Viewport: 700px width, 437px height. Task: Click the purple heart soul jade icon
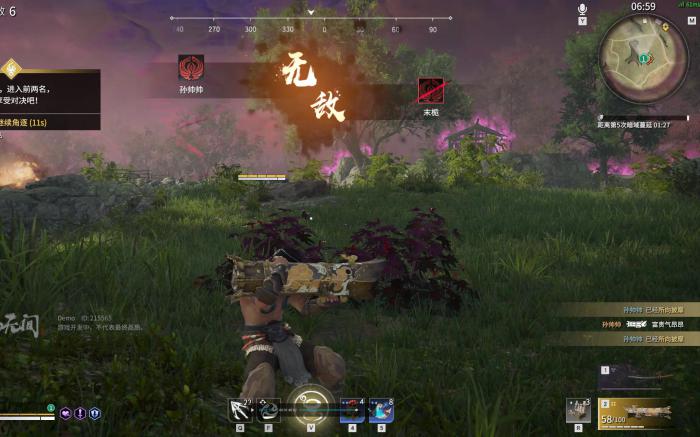pos(65,413)
